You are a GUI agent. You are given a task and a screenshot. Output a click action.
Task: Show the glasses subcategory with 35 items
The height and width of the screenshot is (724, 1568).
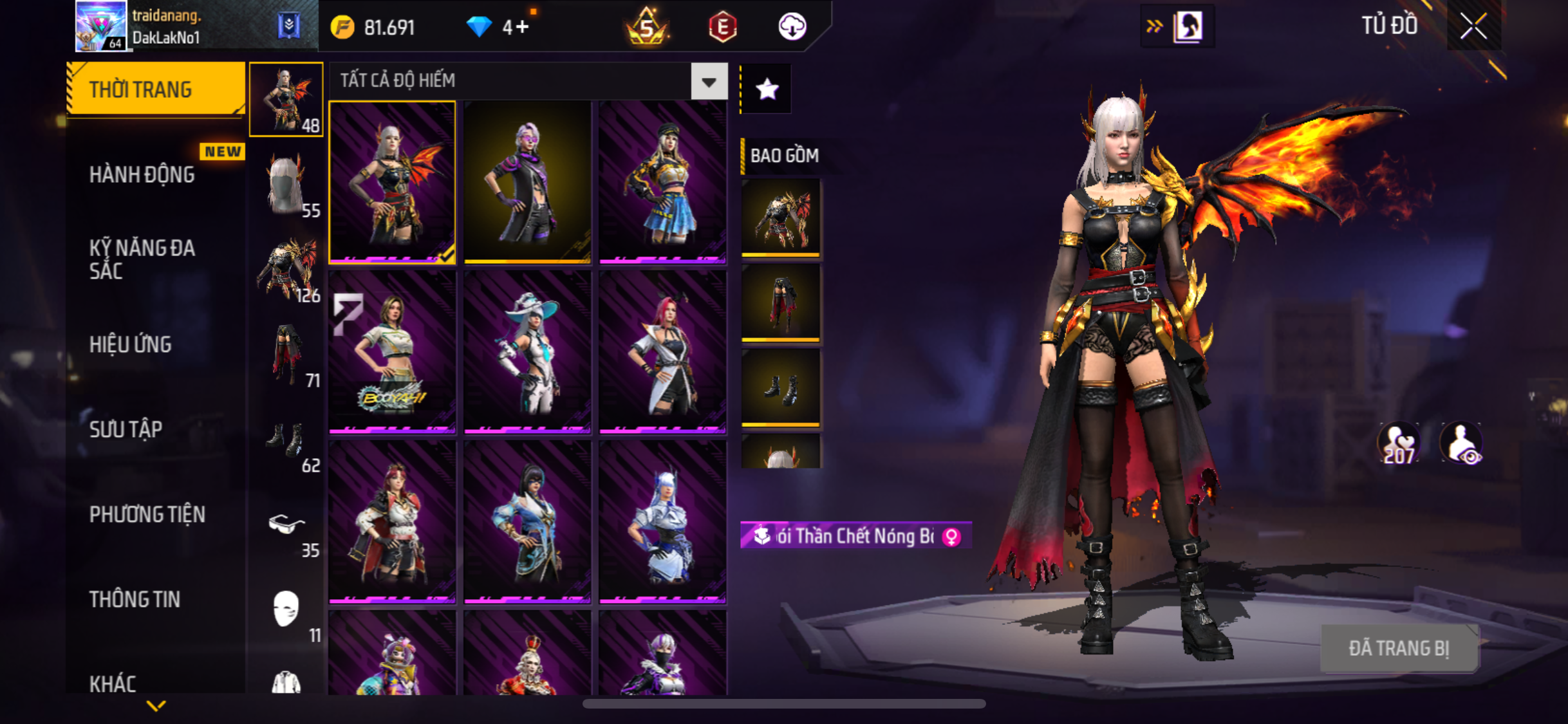pyautogui.click(x=286, y=526)
